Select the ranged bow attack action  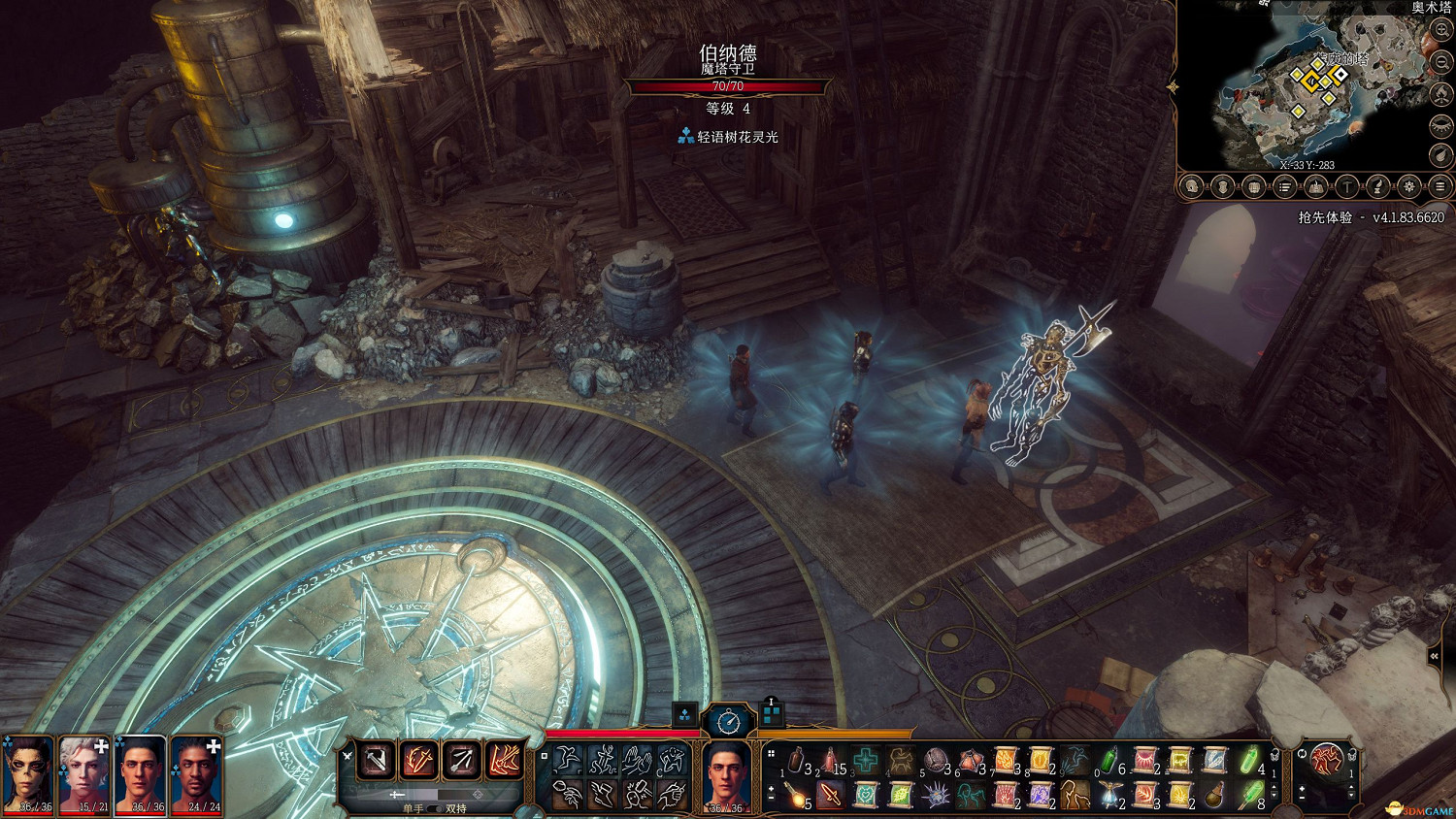[462, 760]
